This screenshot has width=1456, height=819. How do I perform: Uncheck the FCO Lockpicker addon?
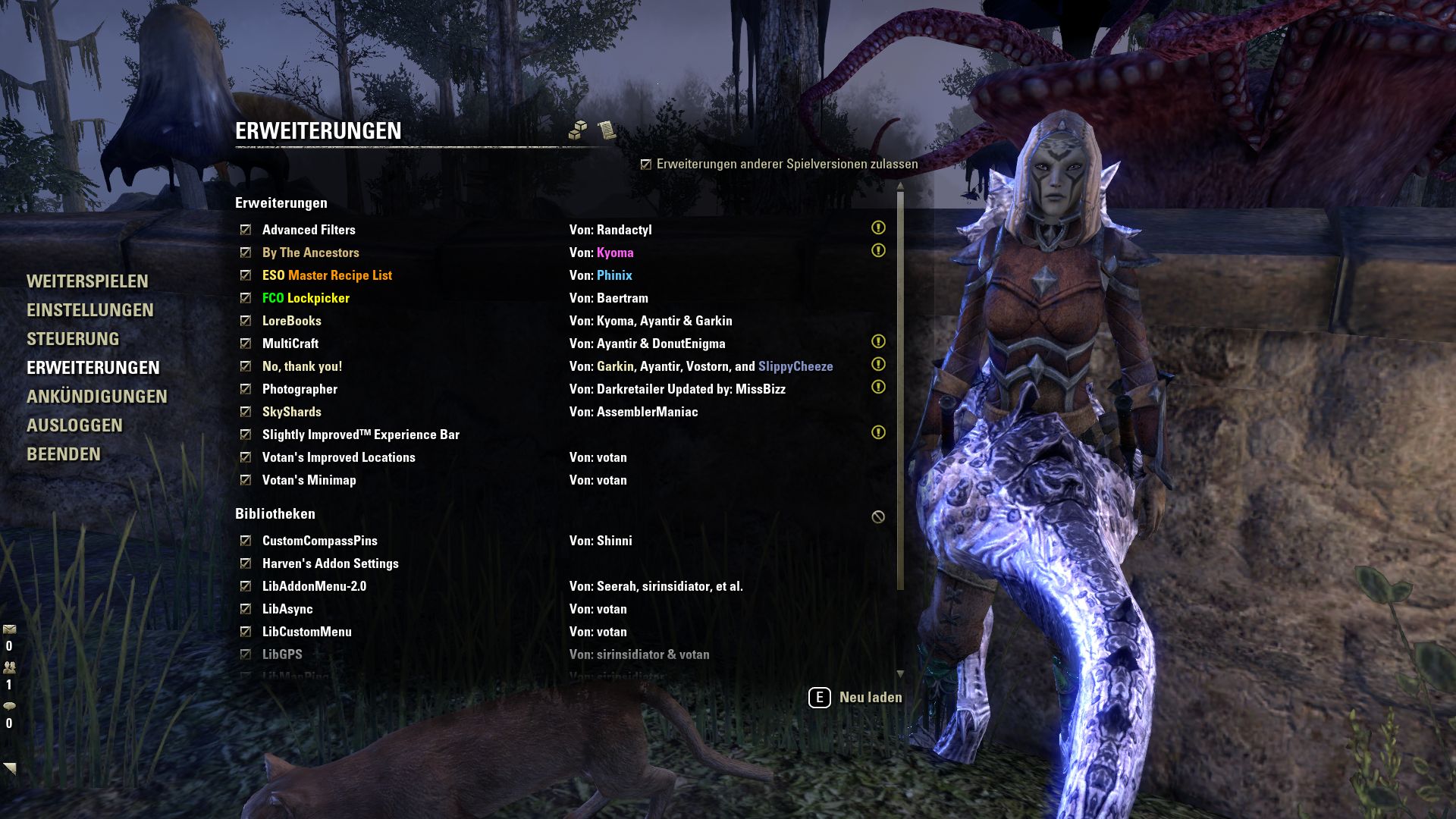[x=245, y=298]
